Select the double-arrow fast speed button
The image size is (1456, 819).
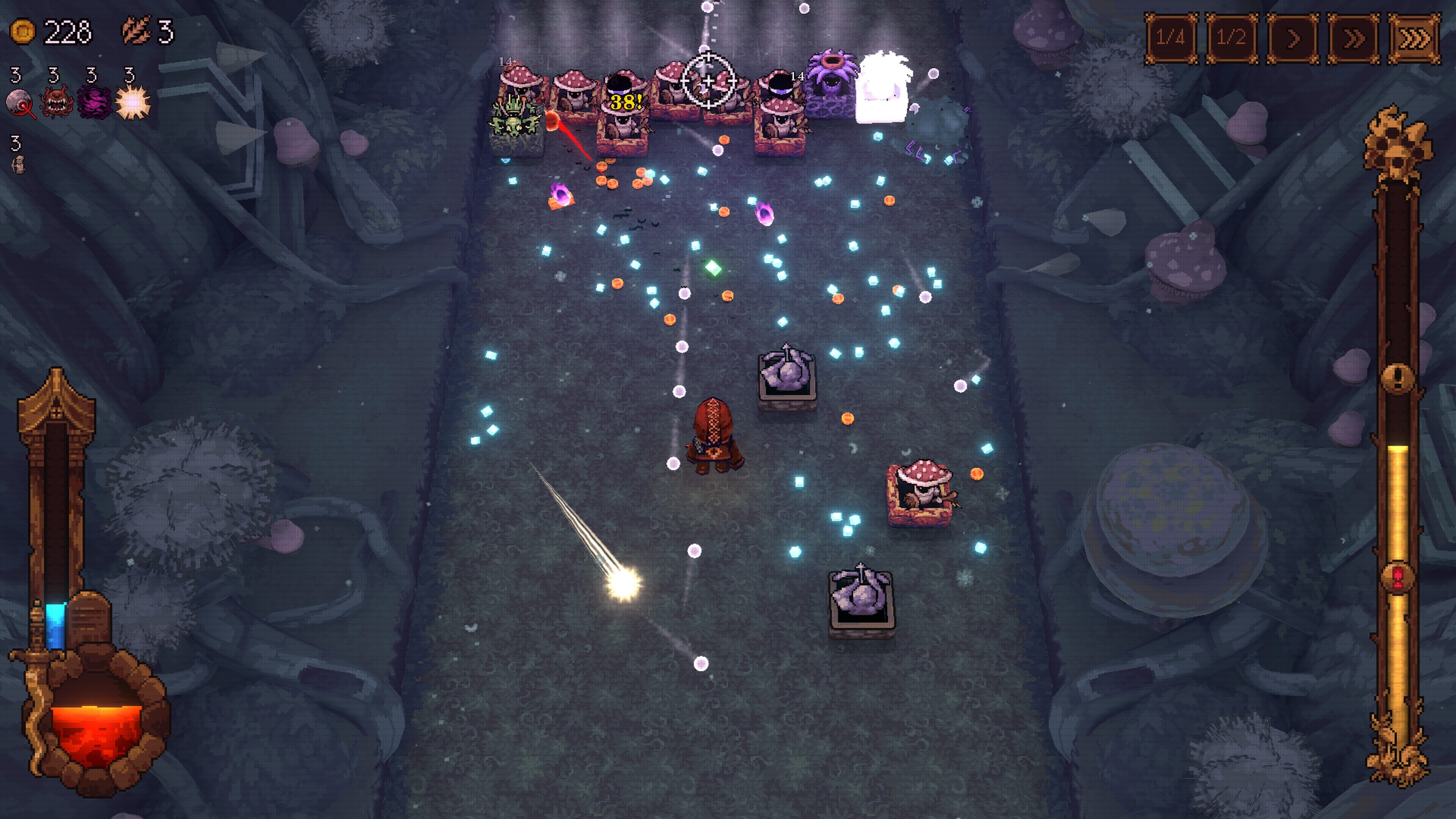(x=1353, y=38)
